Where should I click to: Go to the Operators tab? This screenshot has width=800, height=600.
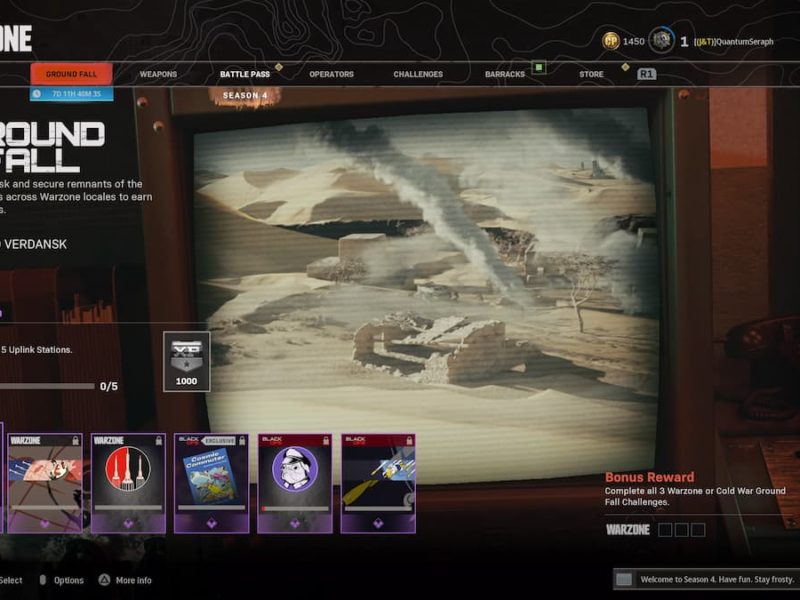pyautogui.click(x=331, y=74)
